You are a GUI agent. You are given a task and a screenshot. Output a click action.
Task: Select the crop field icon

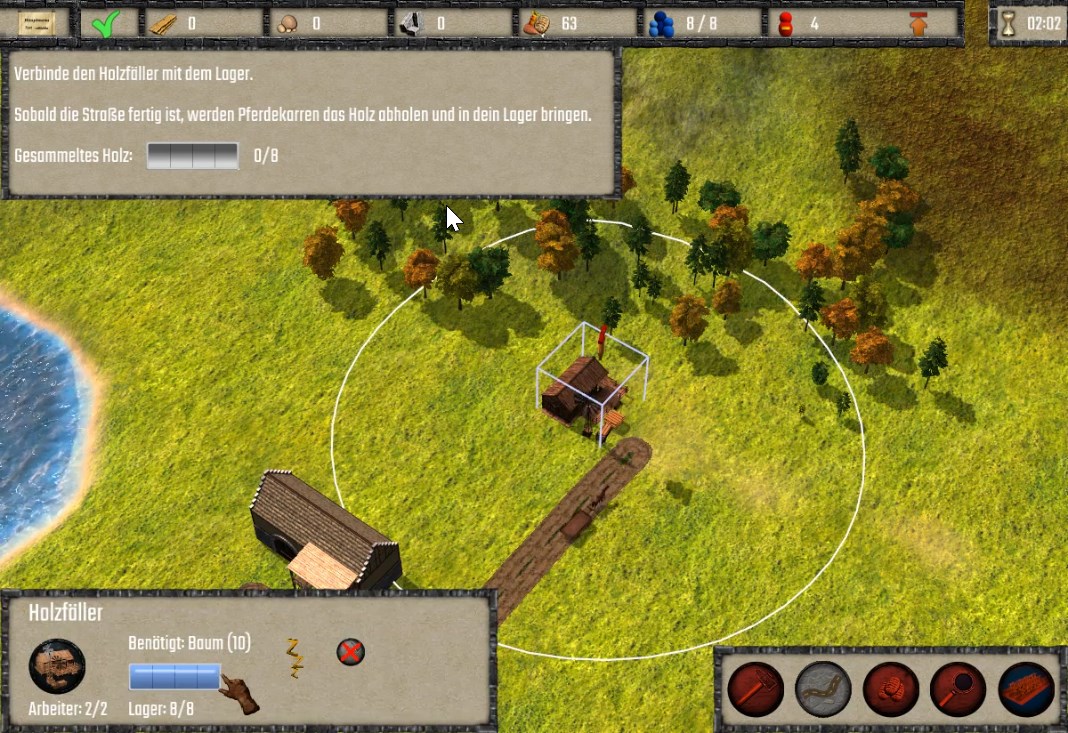point(1026,690)
